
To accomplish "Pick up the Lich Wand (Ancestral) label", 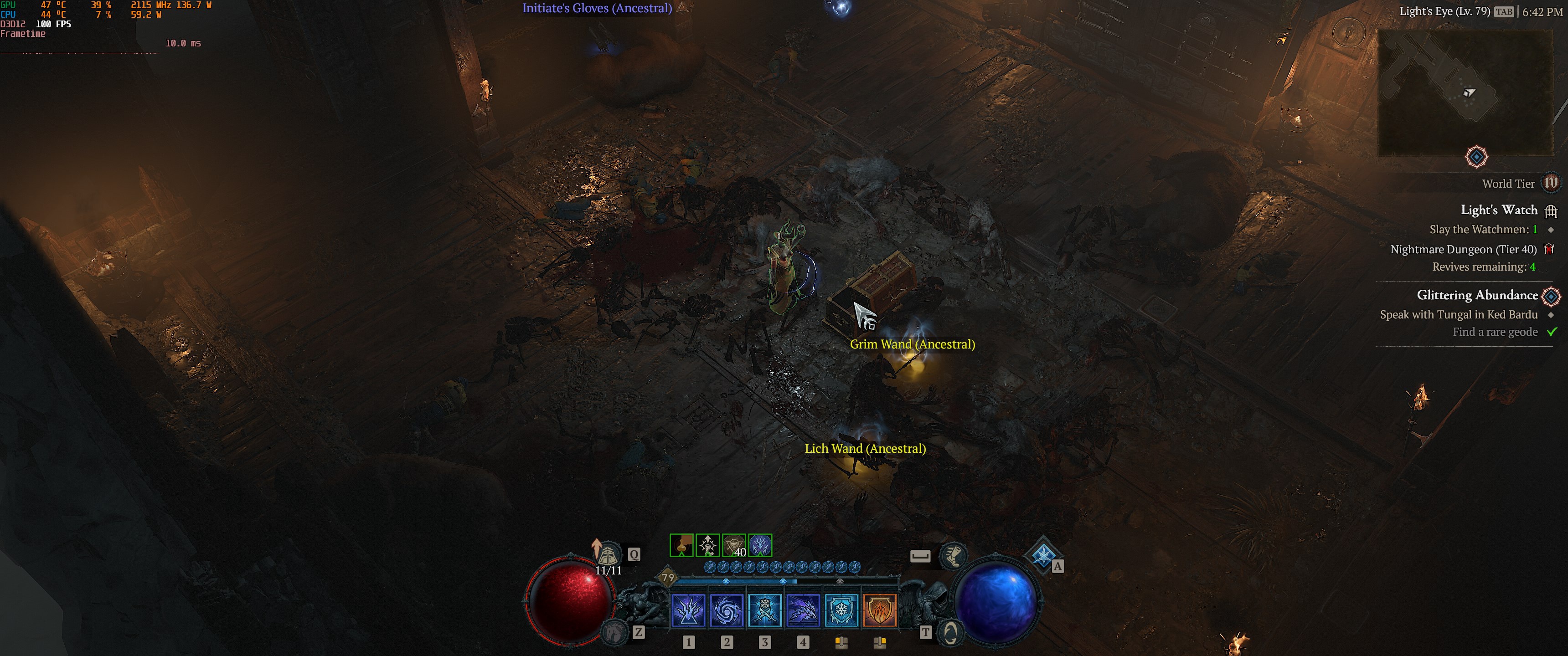I will click(x=865, y=448).
